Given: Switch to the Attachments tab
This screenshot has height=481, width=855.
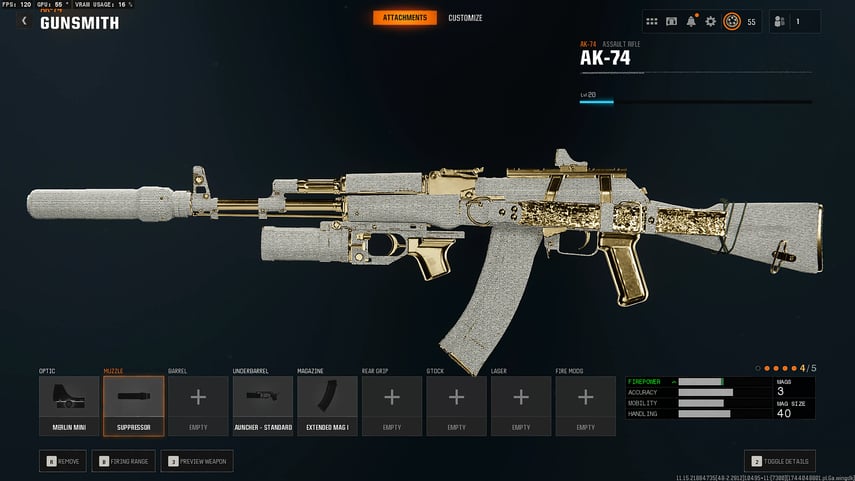Looking at the screenshot, I should pyautogui.click(x=405, y=18).
